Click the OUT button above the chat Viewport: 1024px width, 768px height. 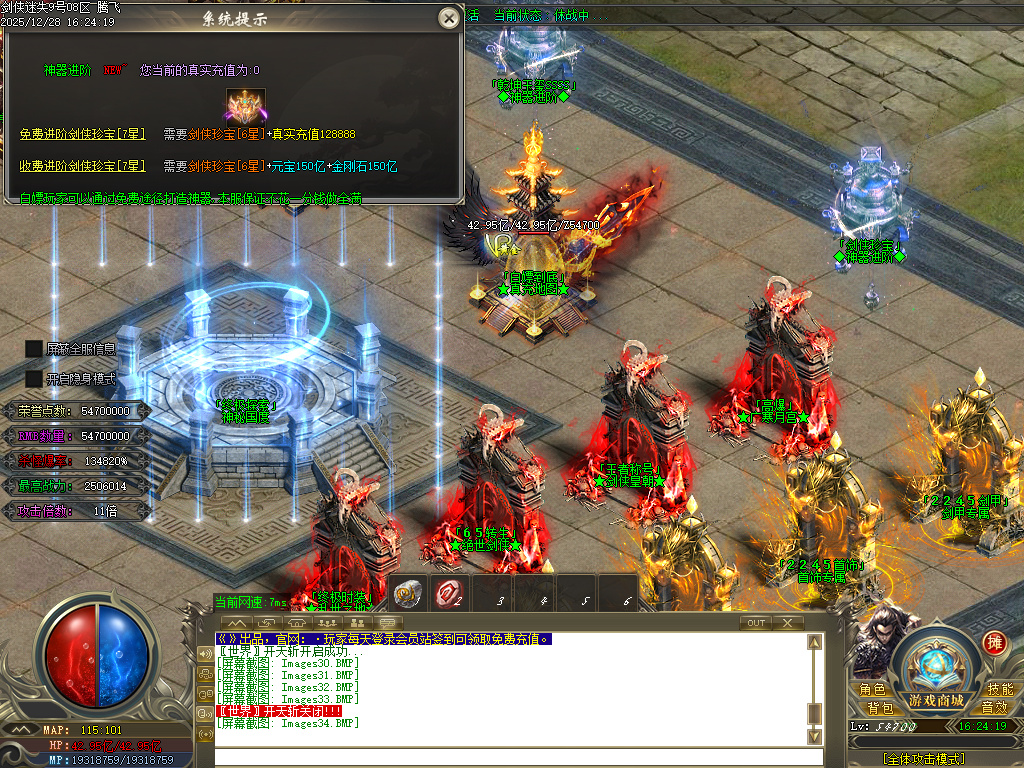[x=757, y=623]
